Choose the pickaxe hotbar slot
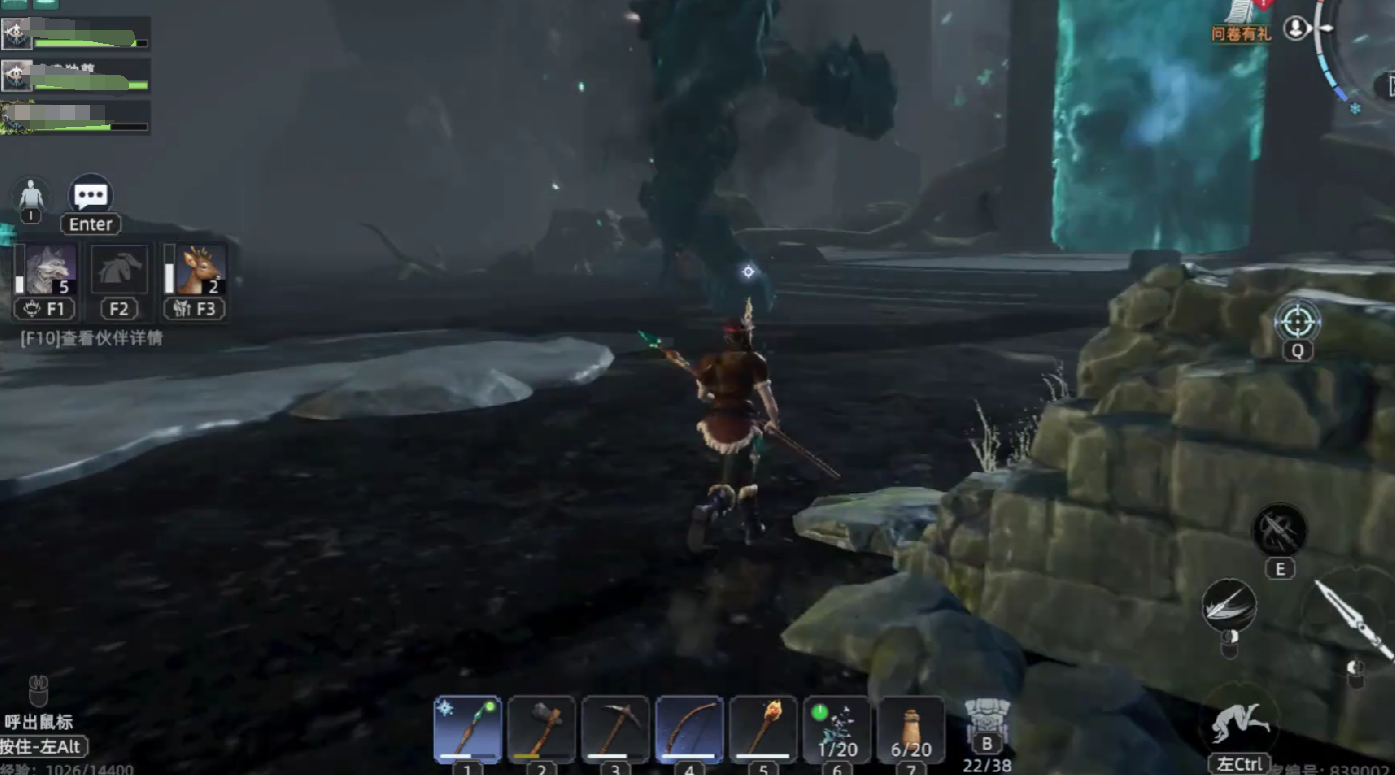Viewport: 1395px width, 775px height. 615,729
